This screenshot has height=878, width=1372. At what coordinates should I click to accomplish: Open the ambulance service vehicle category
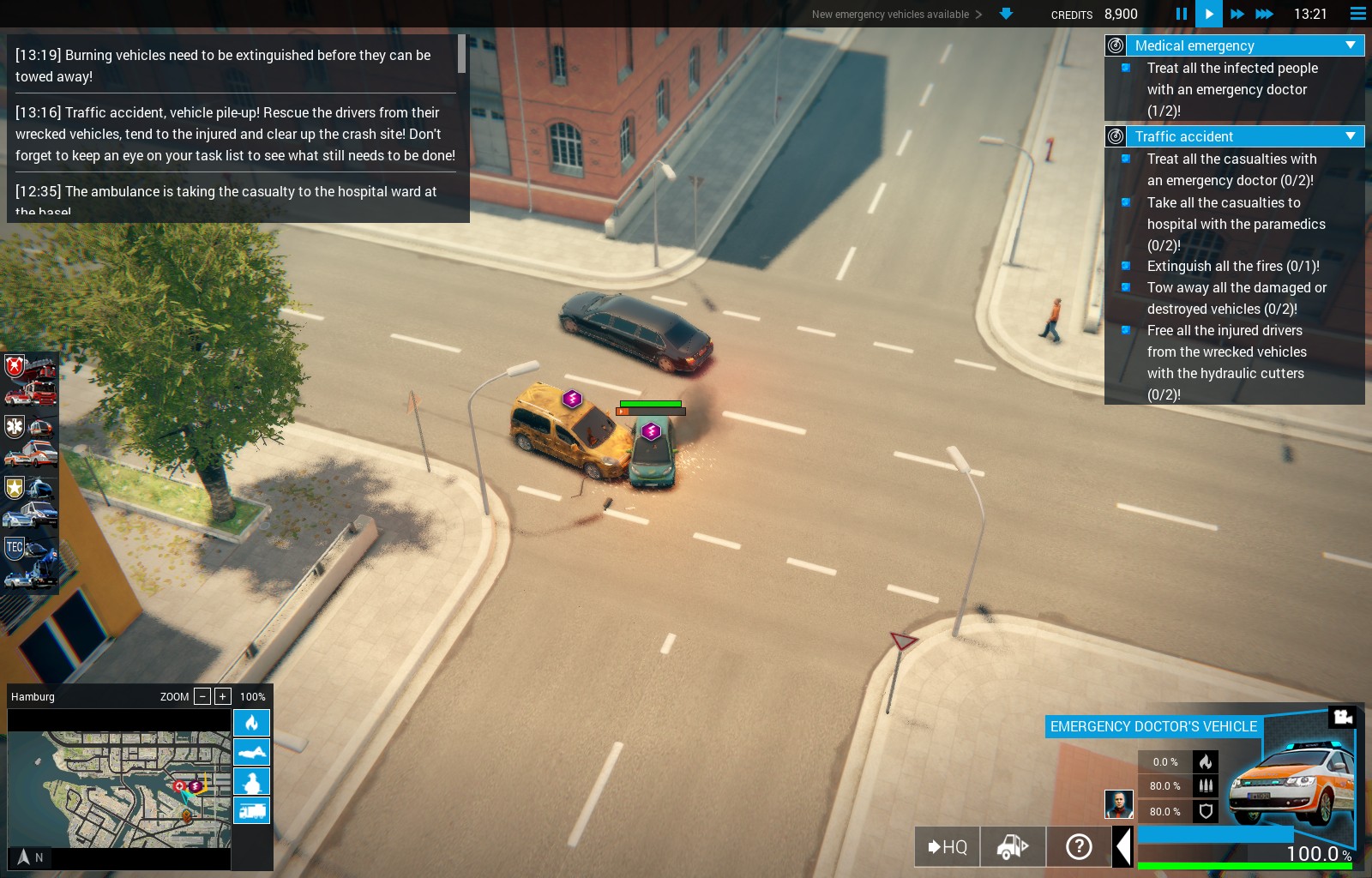31,441
